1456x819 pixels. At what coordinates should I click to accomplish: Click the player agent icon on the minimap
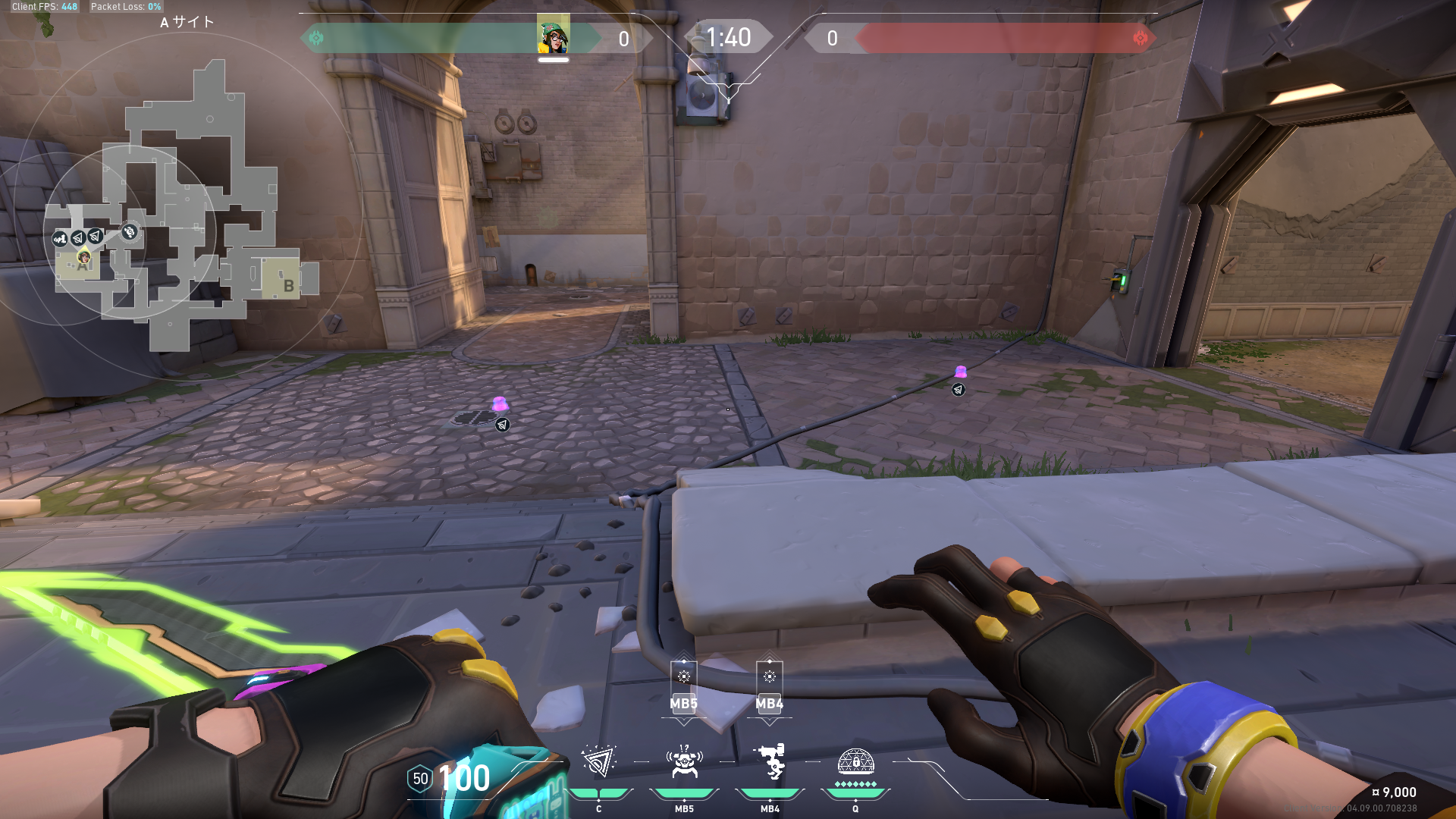pyautogui.click(x=84, y=259)
